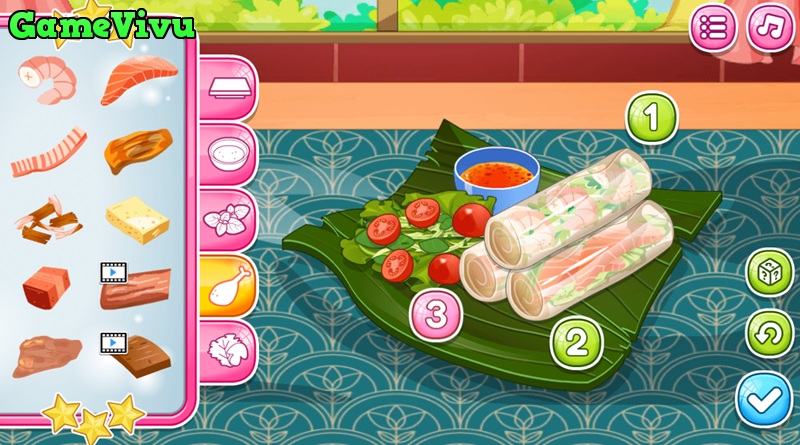This screenshot has height=445, width=800.
Task: Select the grilled orange meat ingredient
Action: [136, 150]
